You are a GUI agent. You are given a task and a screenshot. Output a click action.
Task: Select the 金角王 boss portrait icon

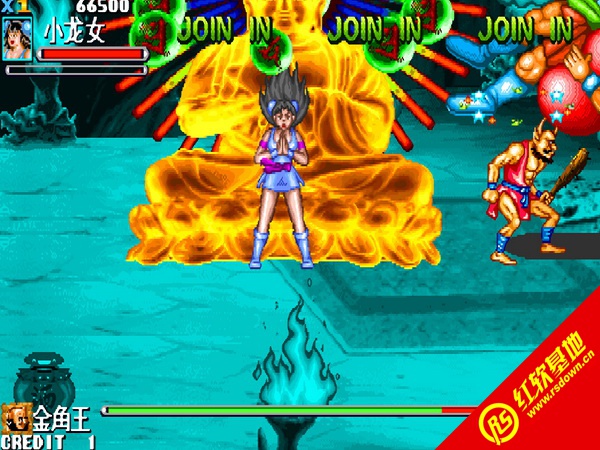click(x=15, y=417)
